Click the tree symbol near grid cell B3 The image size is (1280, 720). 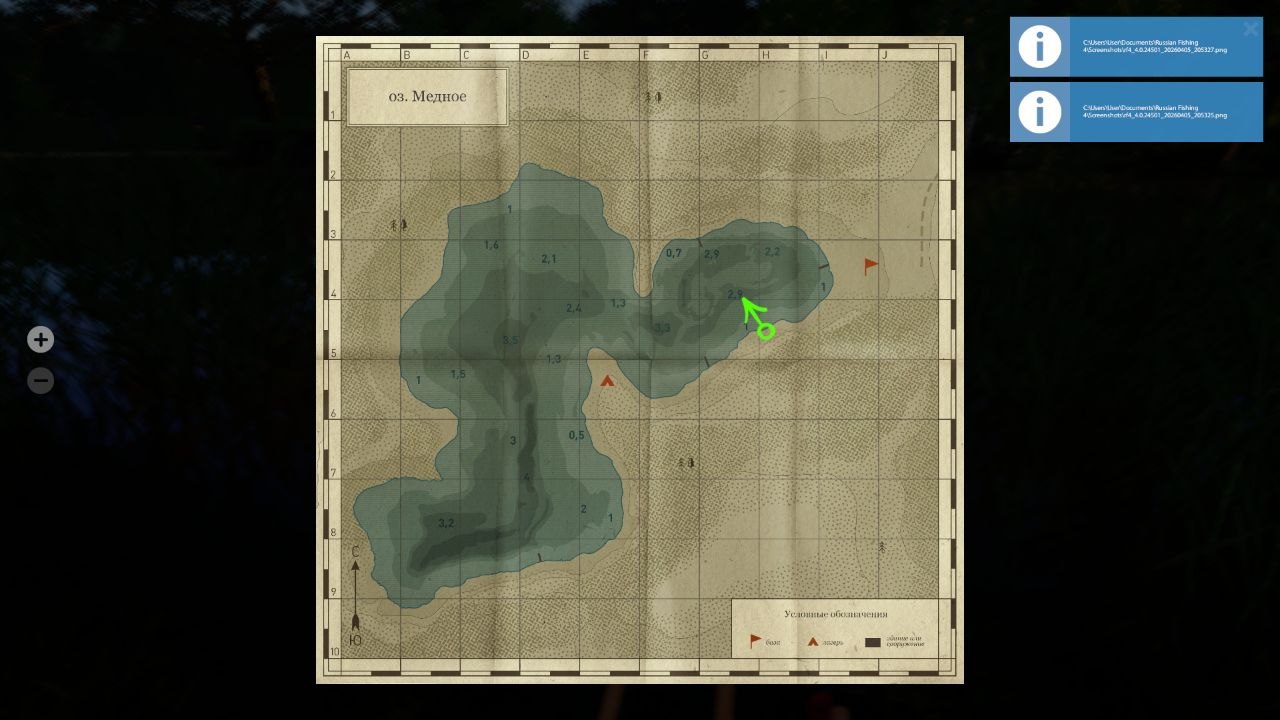click(x=399, y=224)
